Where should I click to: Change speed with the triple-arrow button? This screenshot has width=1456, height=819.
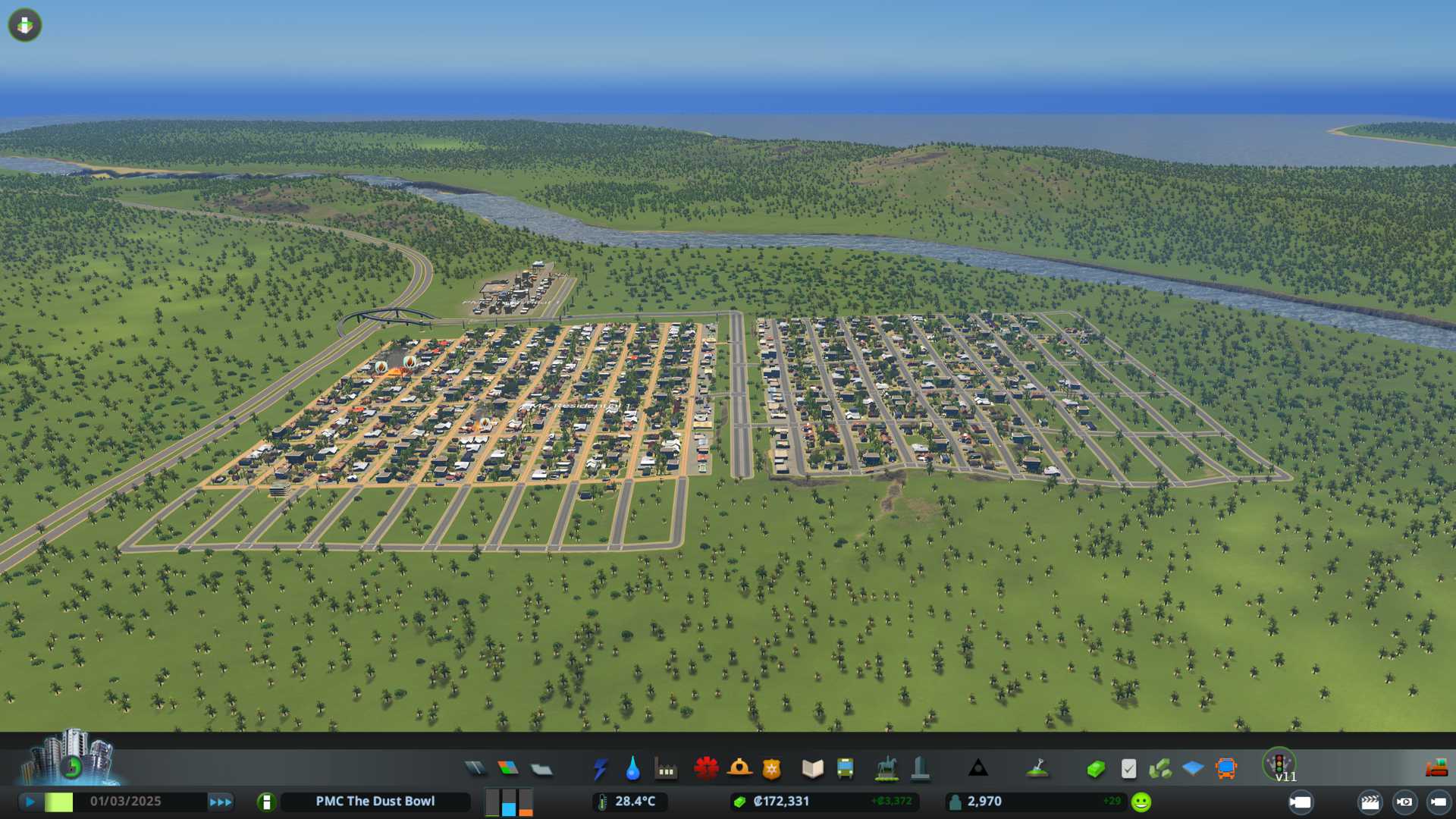[x=221, y=802]
